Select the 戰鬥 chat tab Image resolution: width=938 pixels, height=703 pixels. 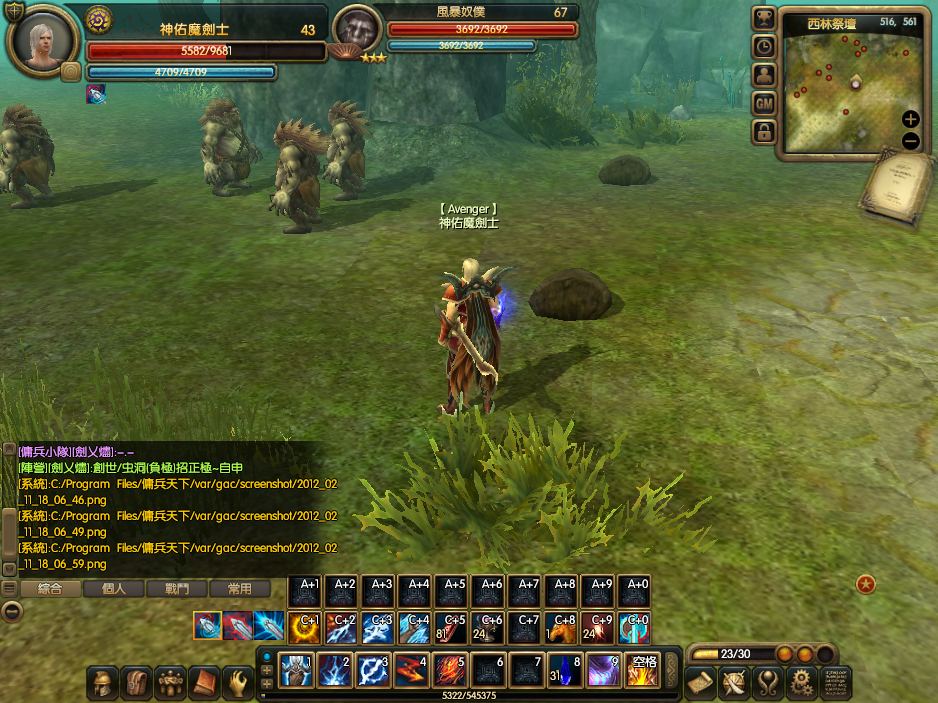[x=176, y=589]
